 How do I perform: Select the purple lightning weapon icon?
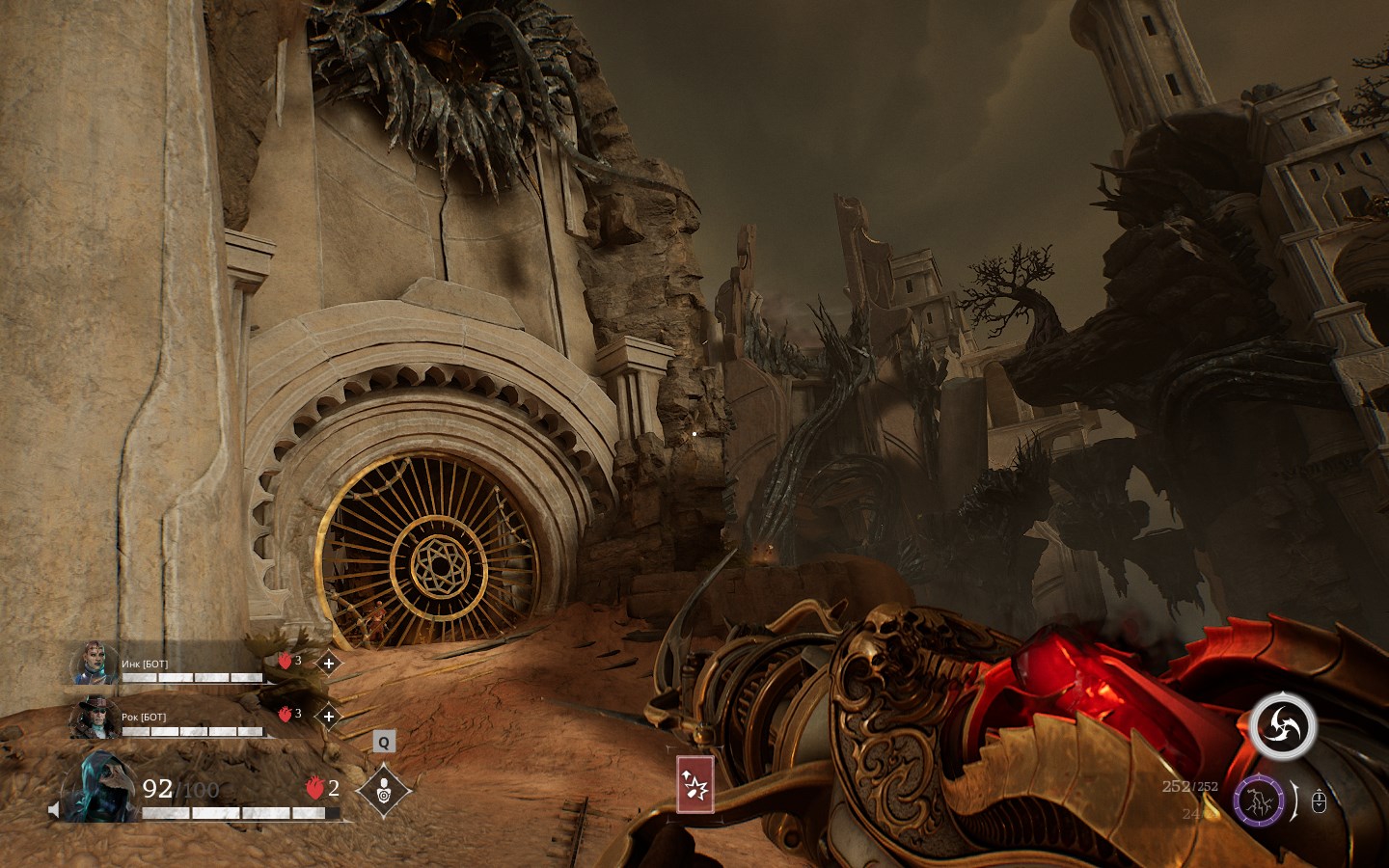click(1259, 800)
